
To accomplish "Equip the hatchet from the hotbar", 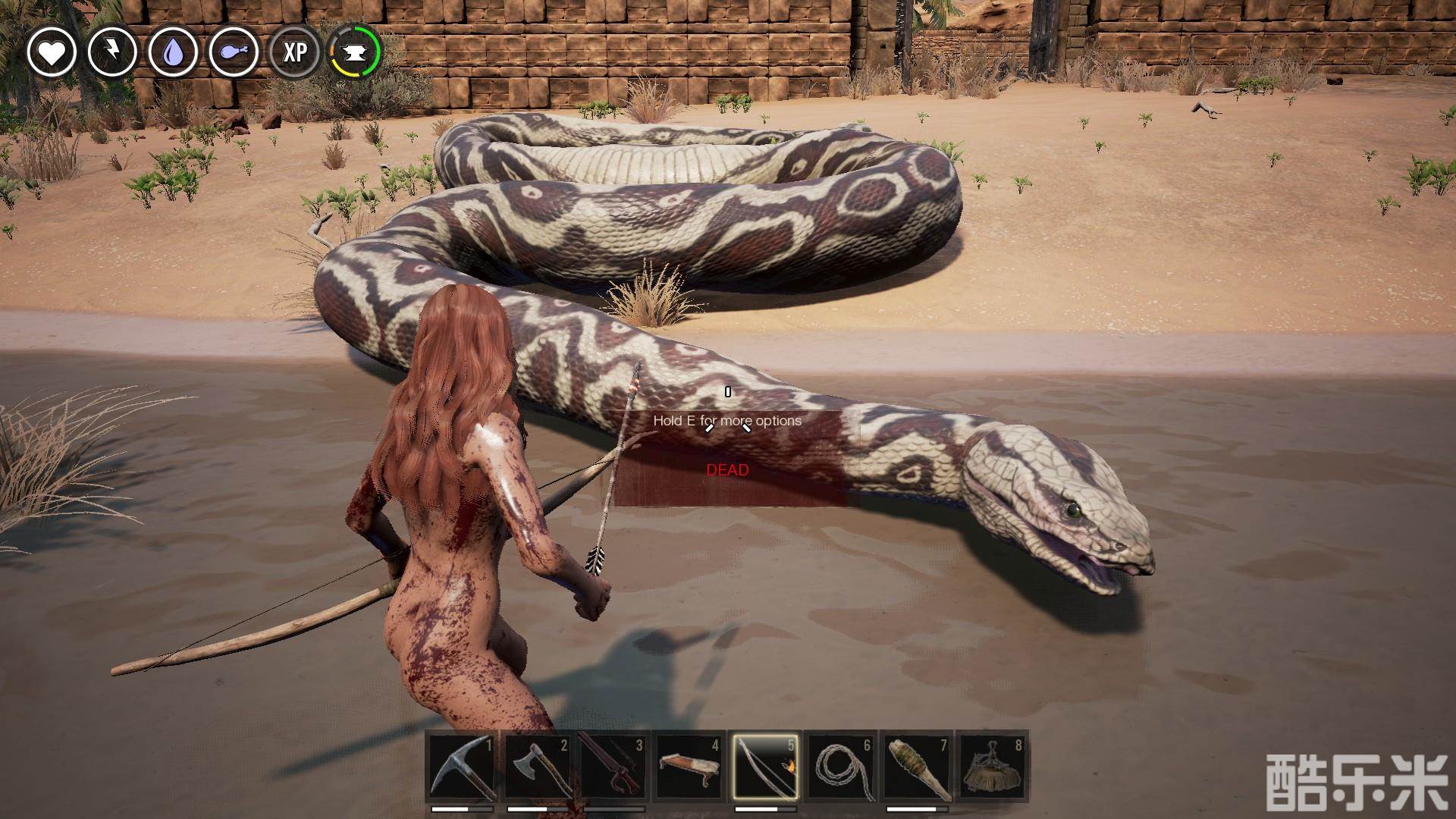I will (x=538, y=767).
